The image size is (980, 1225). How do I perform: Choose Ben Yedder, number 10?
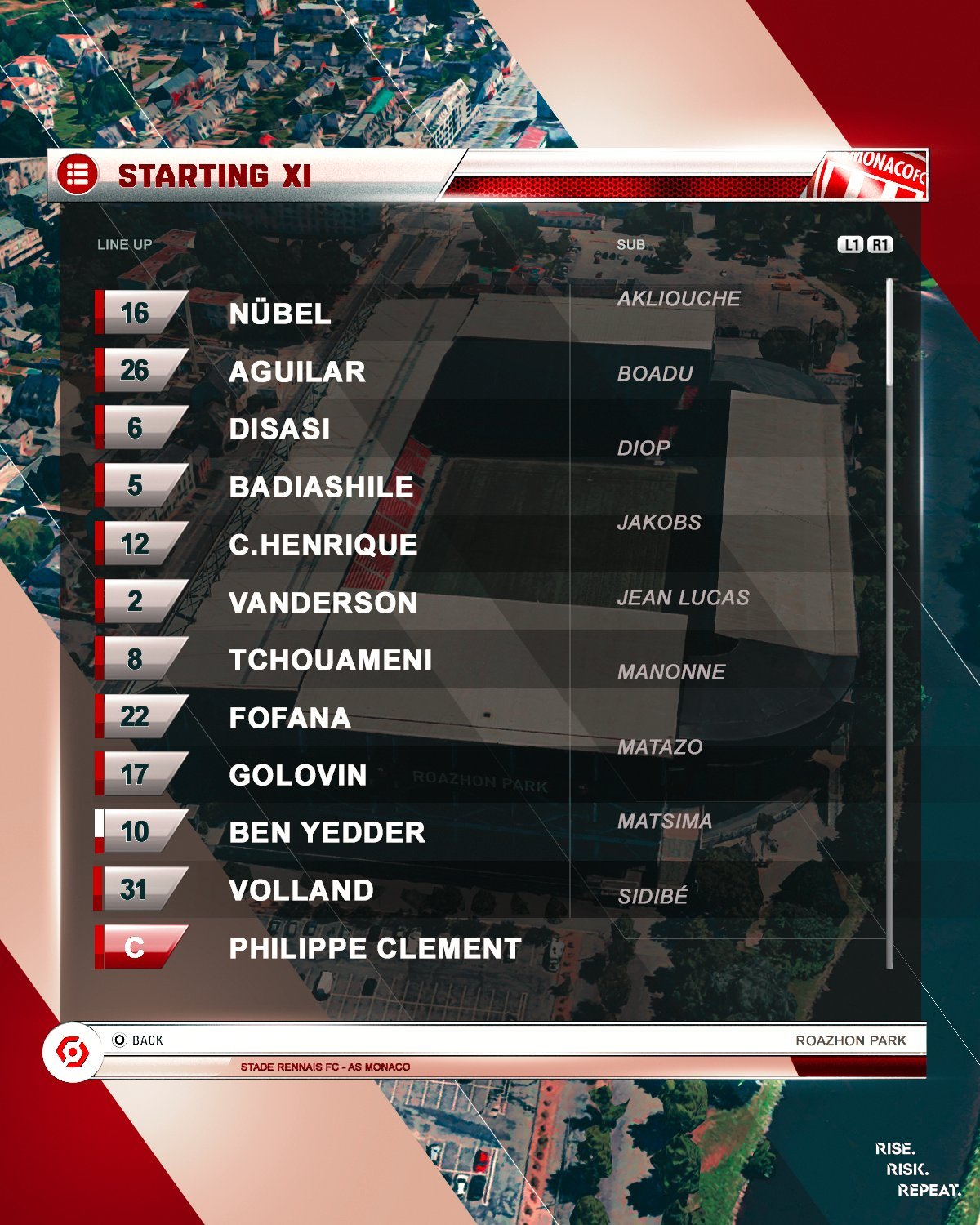[x=327, y=832]
